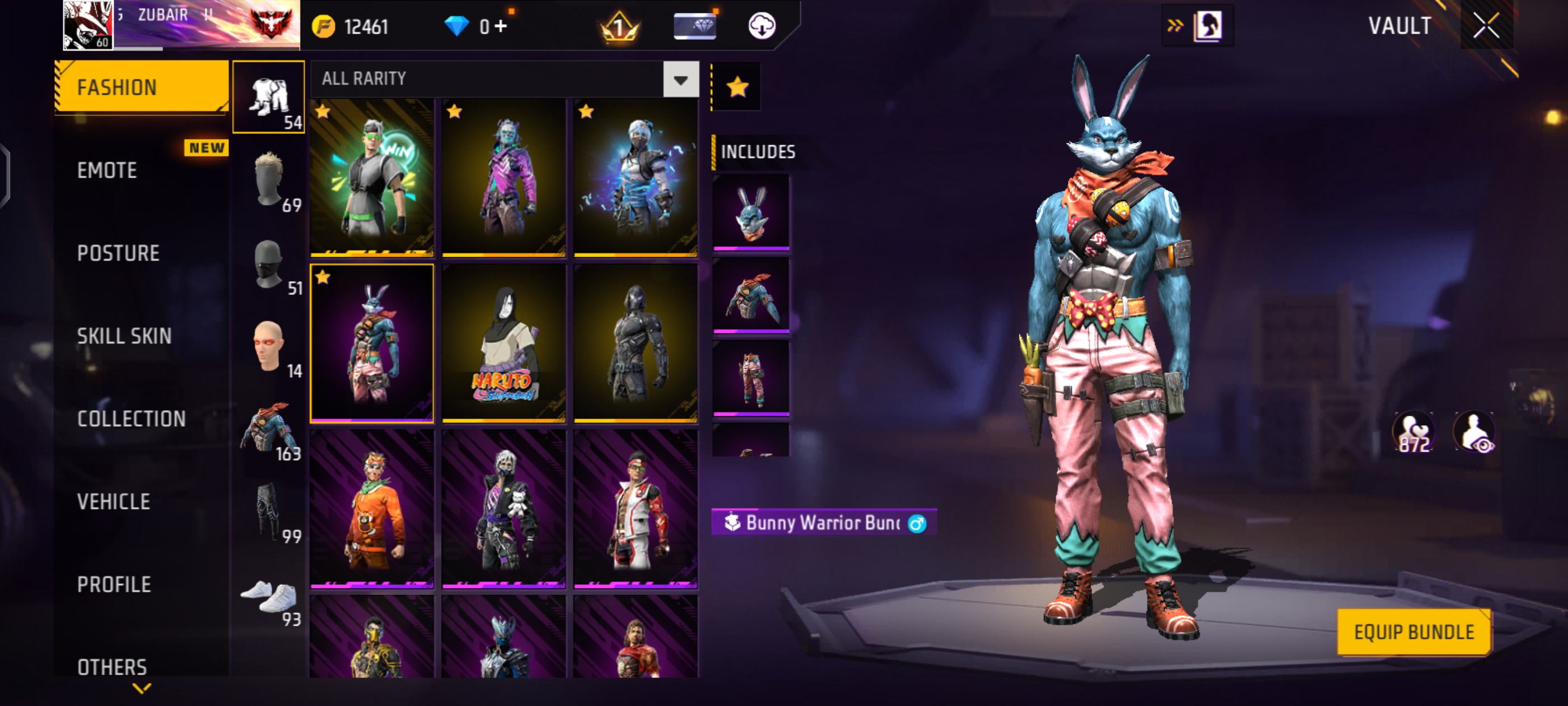The height and width of the screenshot is (706, 1568).
Task: Select the Naruto Shippuden bundle
Action: point(503,343)
